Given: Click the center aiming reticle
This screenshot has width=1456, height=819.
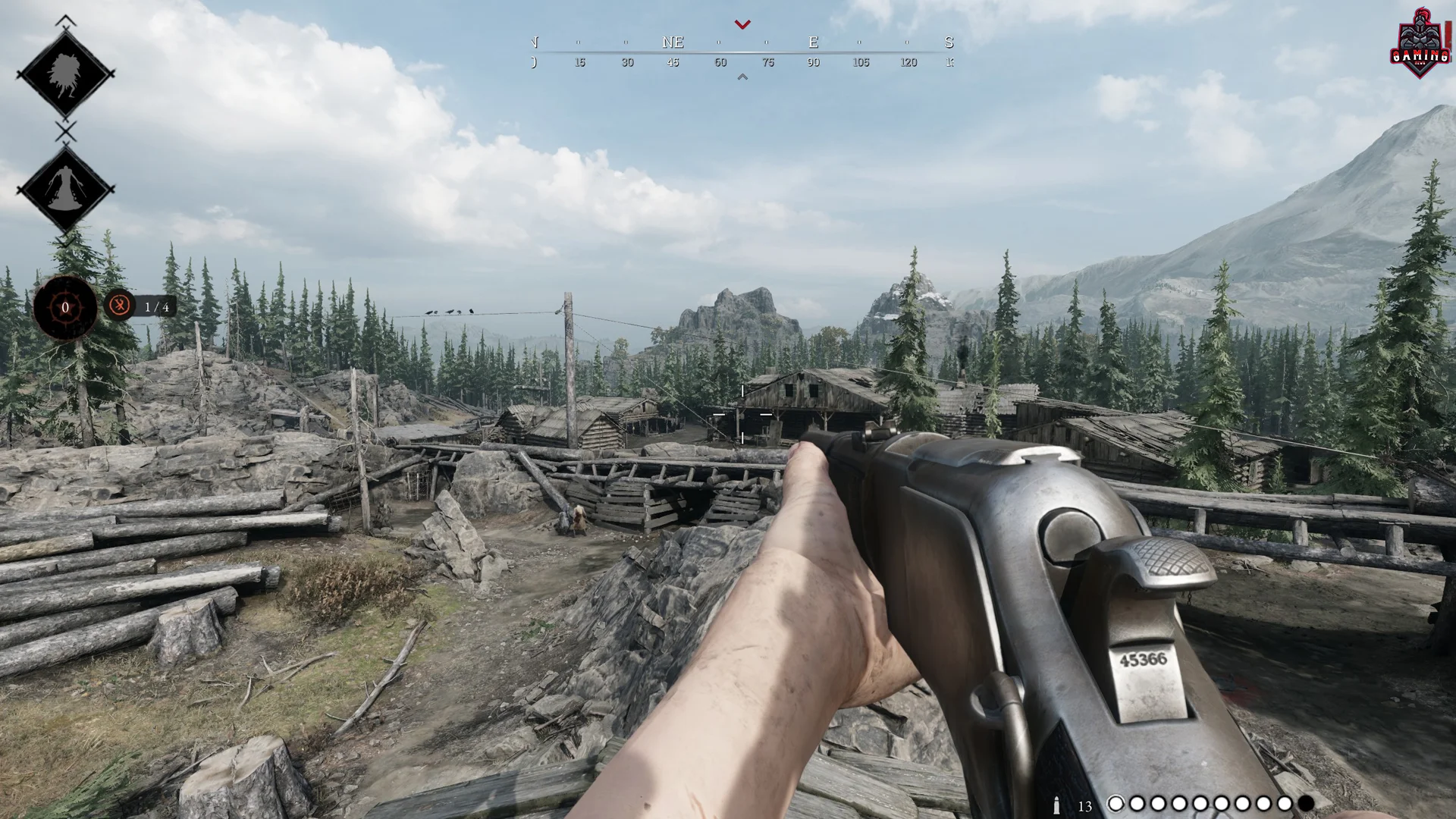Looking at the screenshot, I should (742, 413).
